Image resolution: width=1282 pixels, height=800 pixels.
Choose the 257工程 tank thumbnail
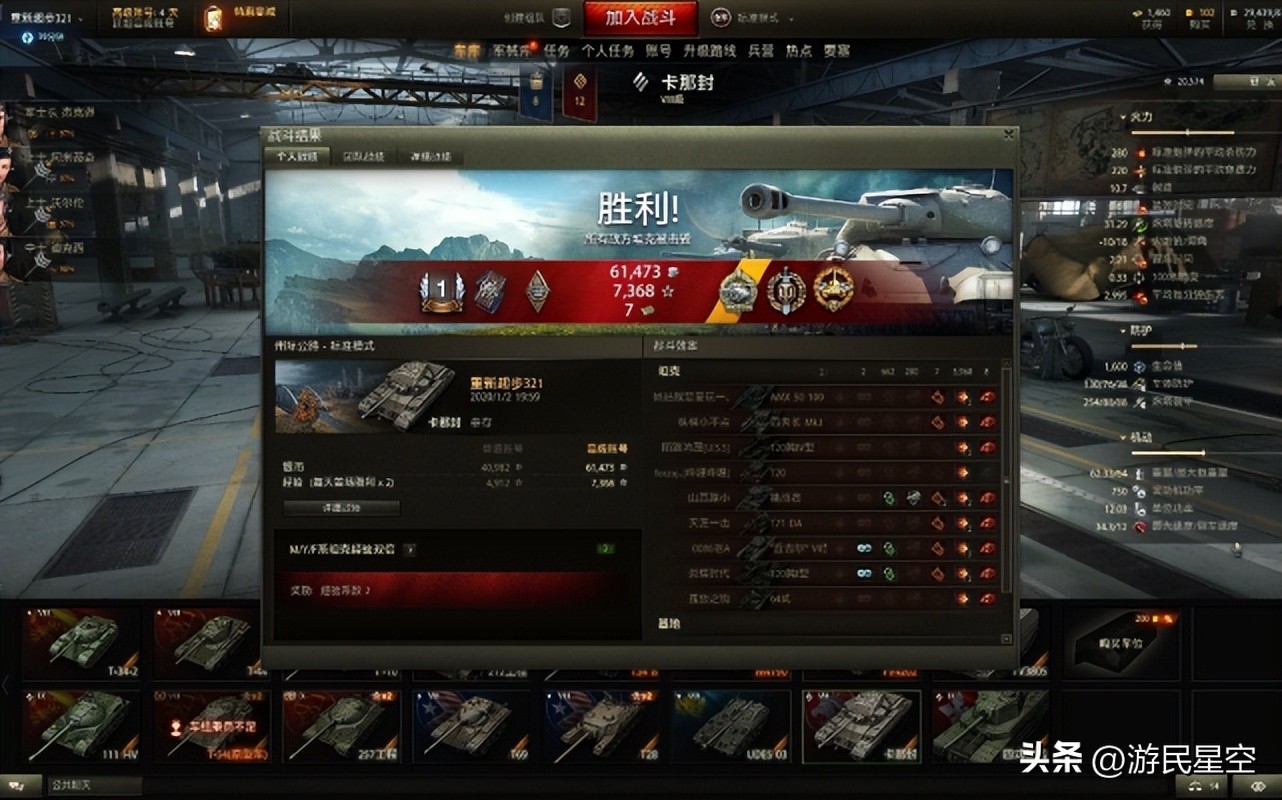[341, 725]
